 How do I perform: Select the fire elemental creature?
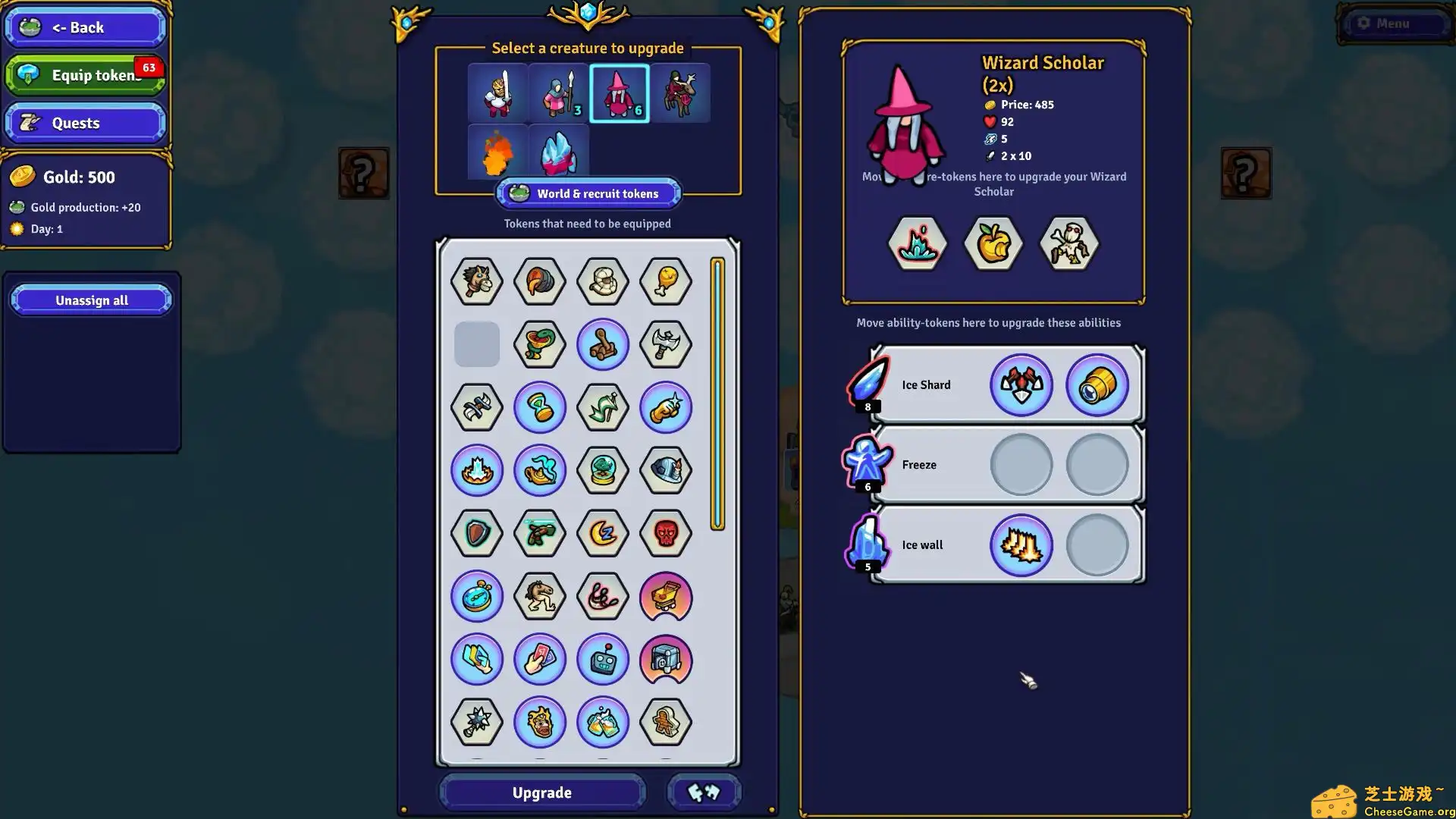[497, 151]
